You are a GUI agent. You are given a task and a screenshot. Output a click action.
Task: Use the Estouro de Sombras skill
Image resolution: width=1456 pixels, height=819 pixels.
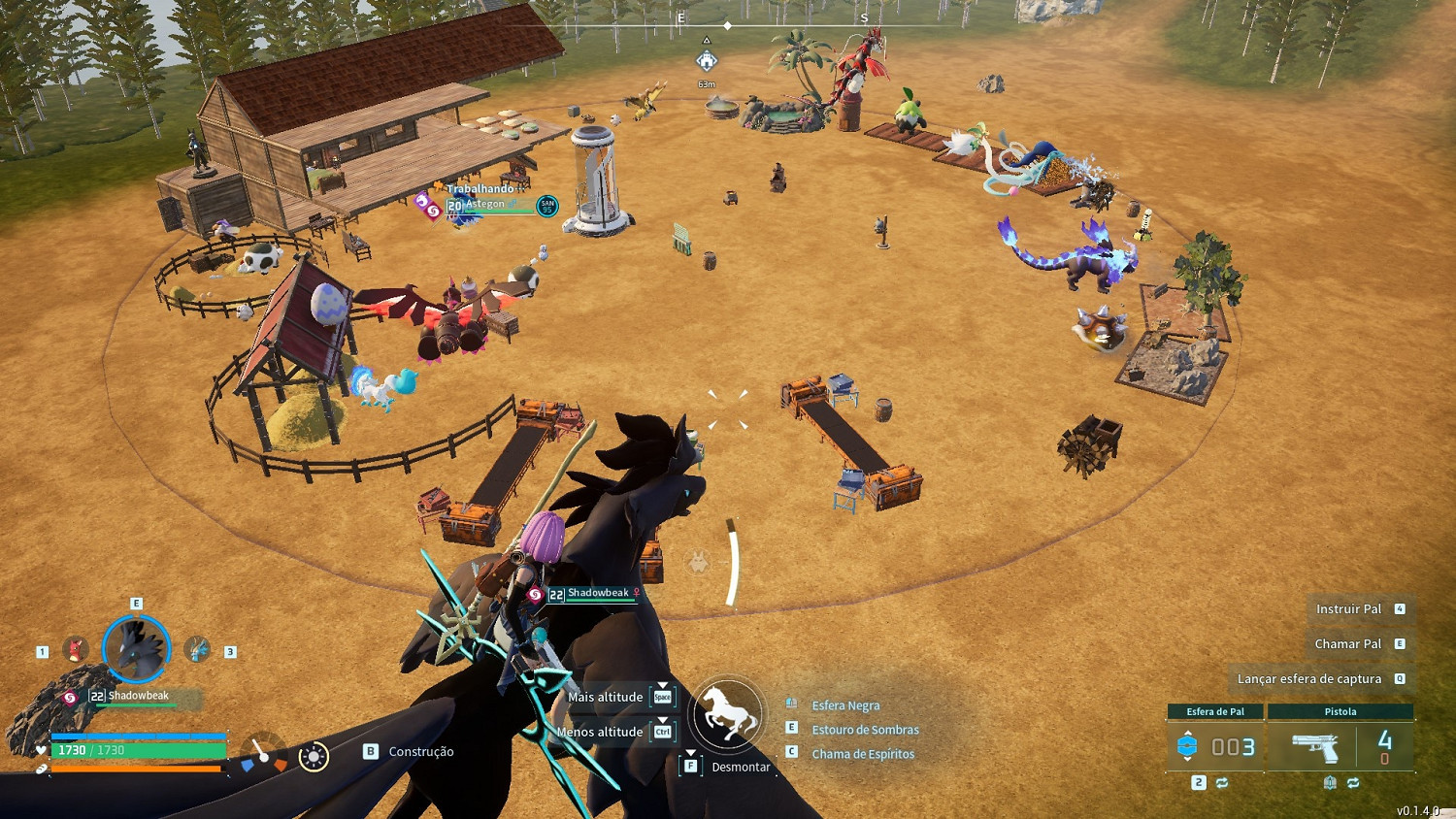(865, 730)
